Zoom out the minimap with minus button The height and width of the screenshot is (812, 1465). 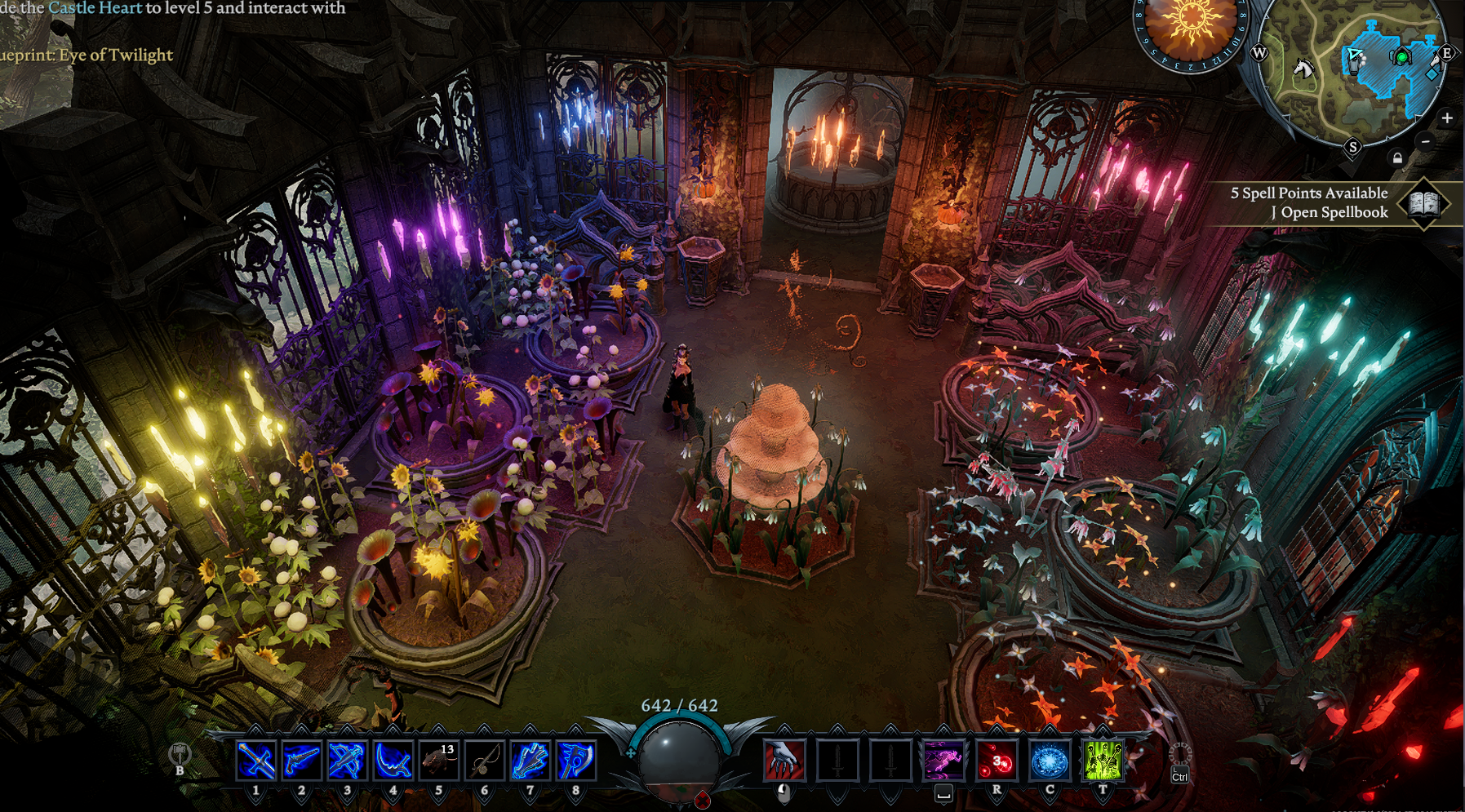(x=1426, y=141)
